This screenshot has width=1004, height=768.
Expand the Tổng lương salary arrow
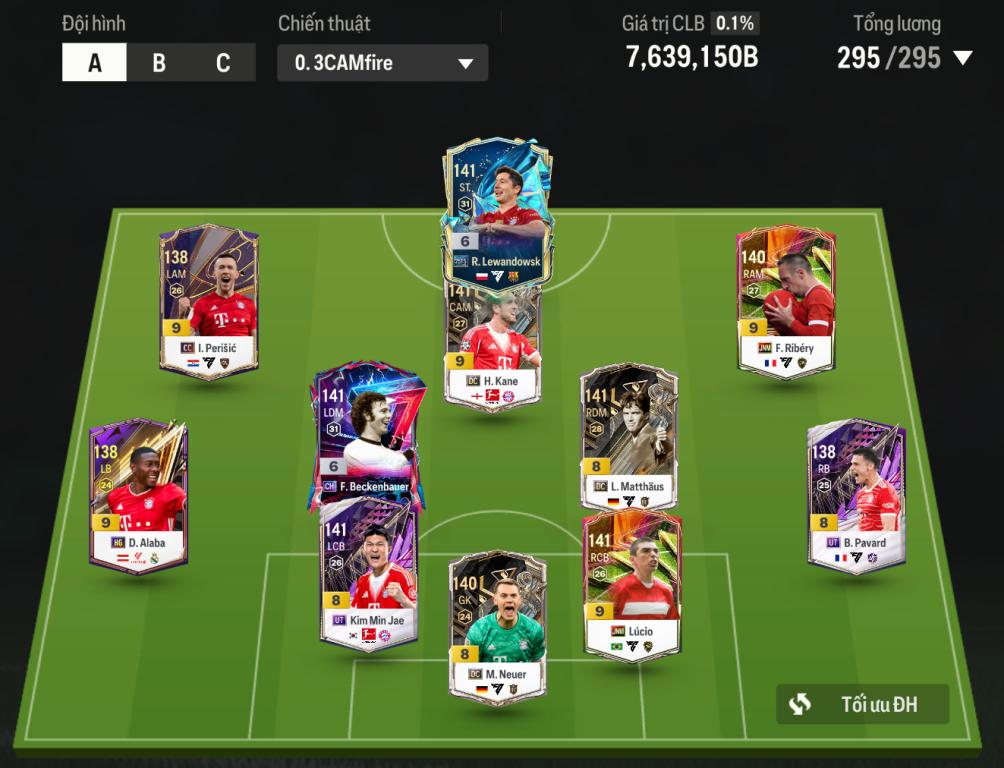(963, 58)
